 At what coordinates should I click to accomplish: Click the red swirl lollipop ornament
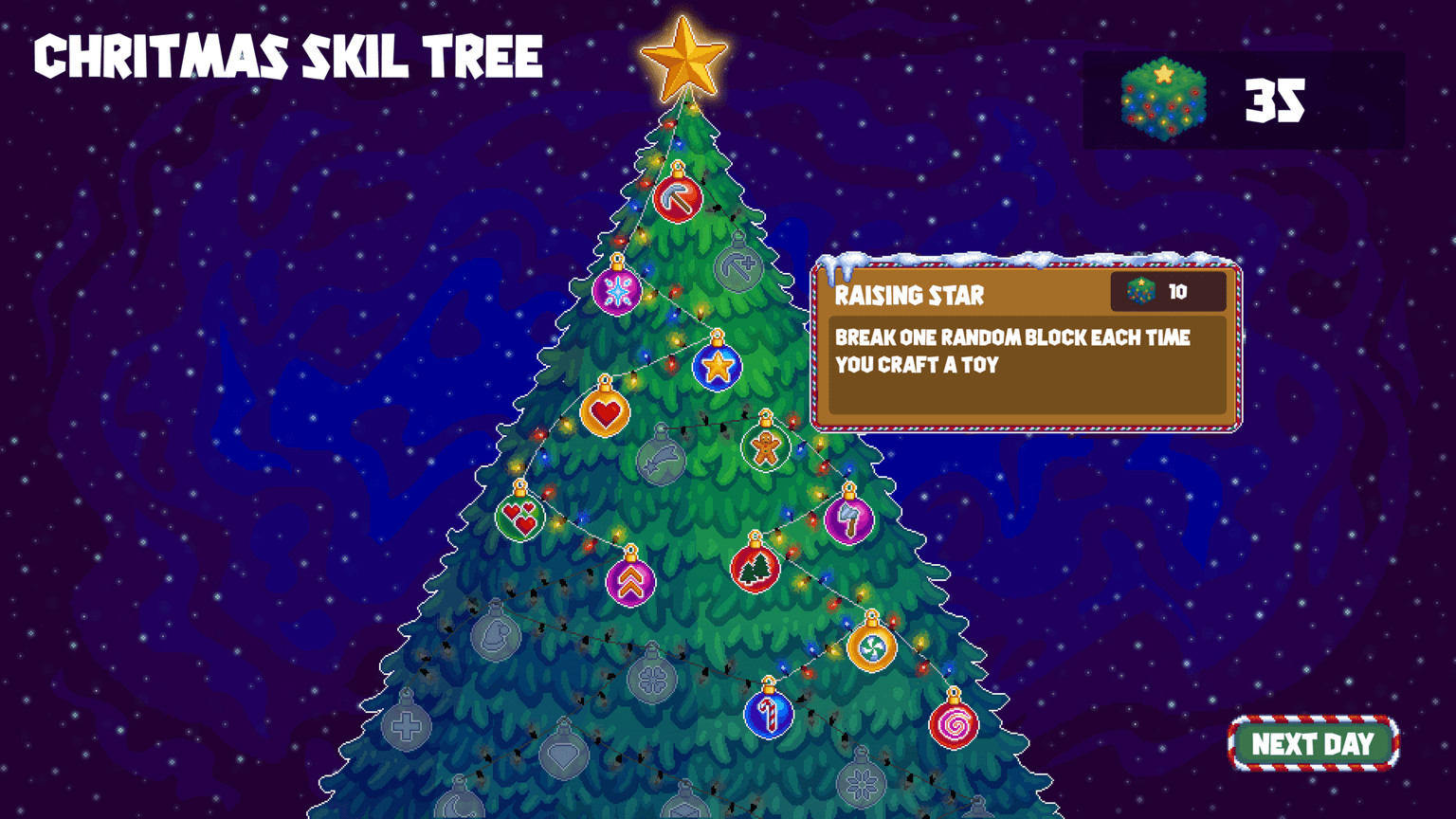click(x=953, y=725)
